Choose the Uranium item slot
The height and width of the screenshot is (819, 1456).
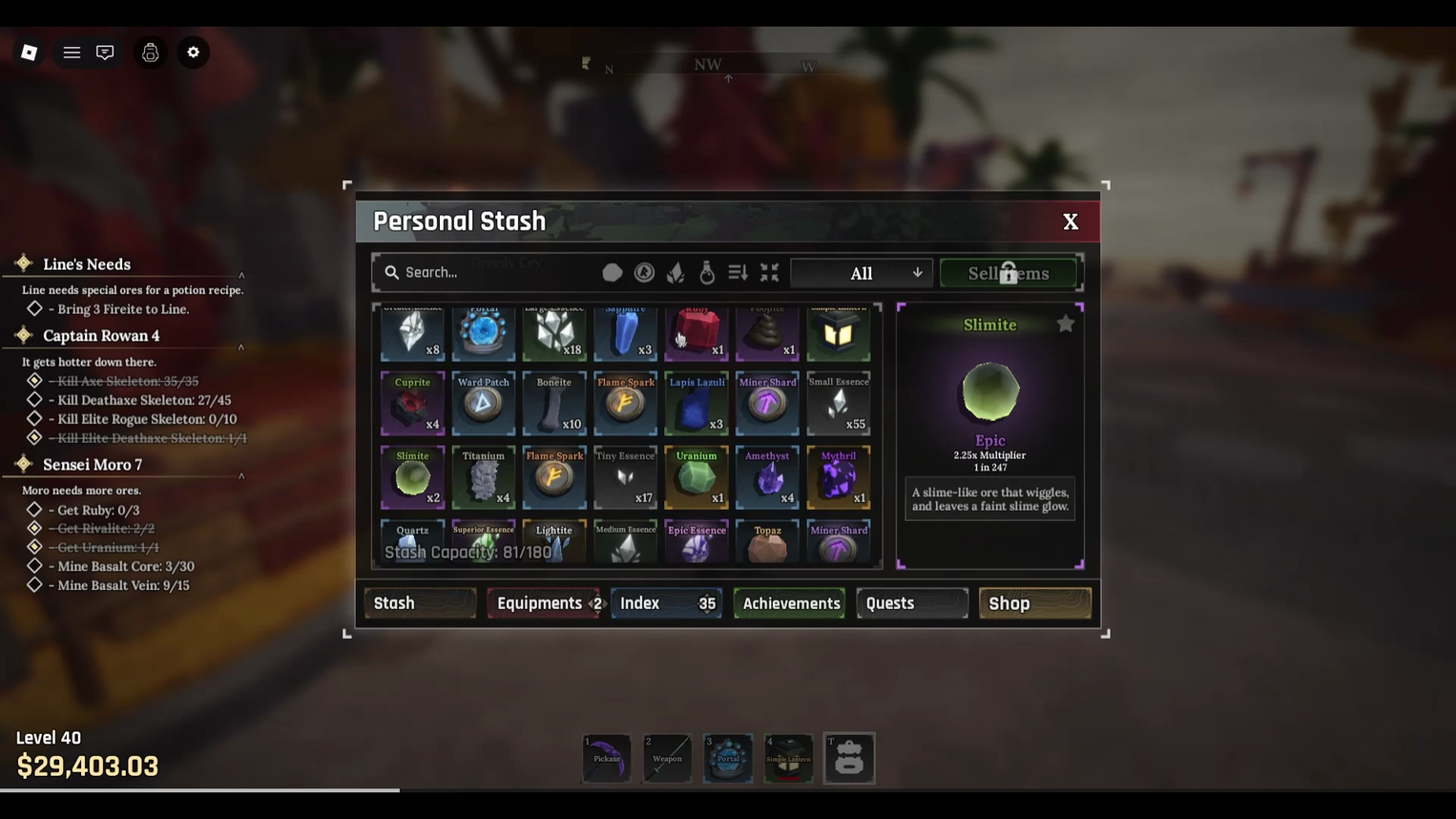(697, 477)
